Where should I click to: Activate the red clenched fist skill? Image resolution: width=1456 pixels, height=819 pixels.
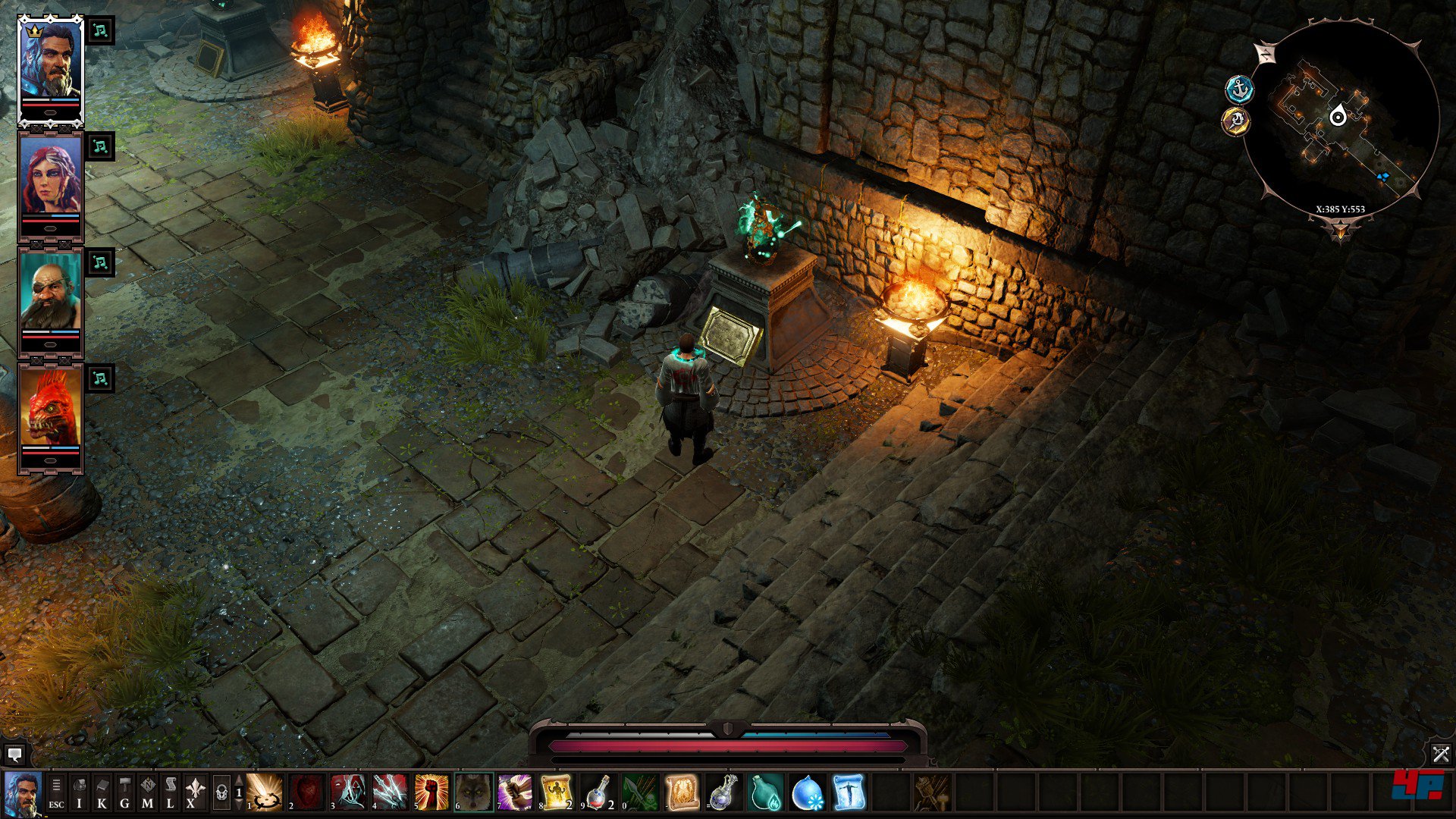[431, 792]
